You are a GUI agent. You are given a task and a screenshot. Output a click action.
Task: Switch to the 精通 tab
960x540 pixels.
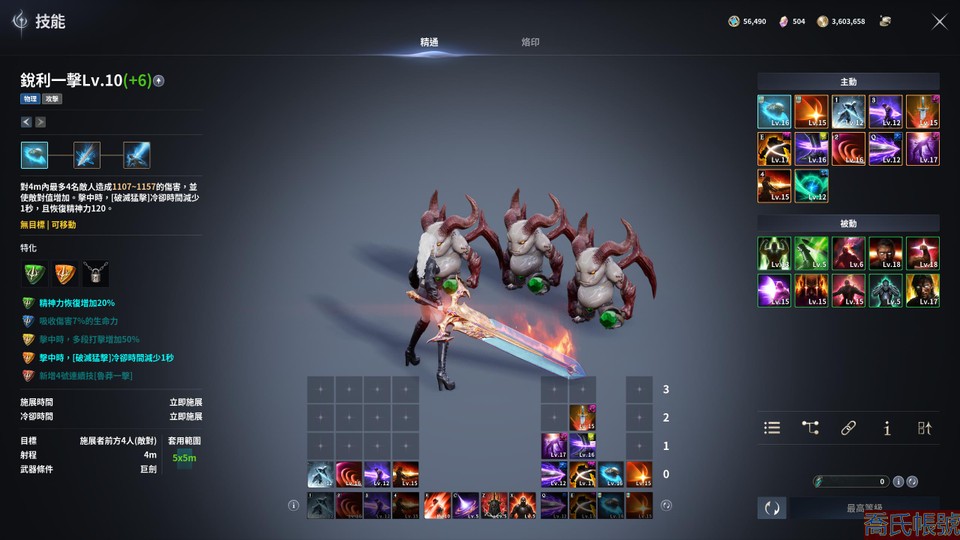point(429,42)
